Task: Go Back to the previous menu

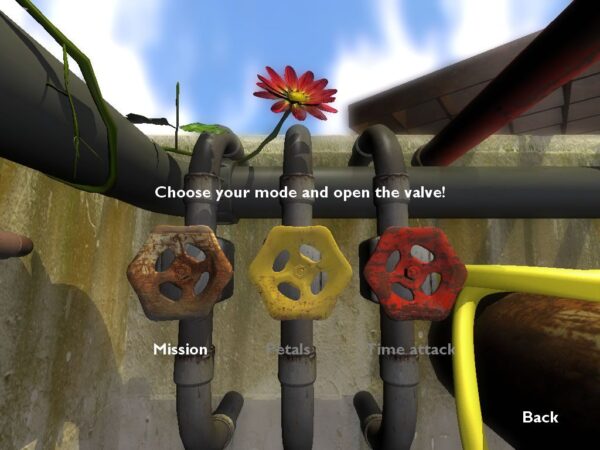Action: click(x=540, y=416)
